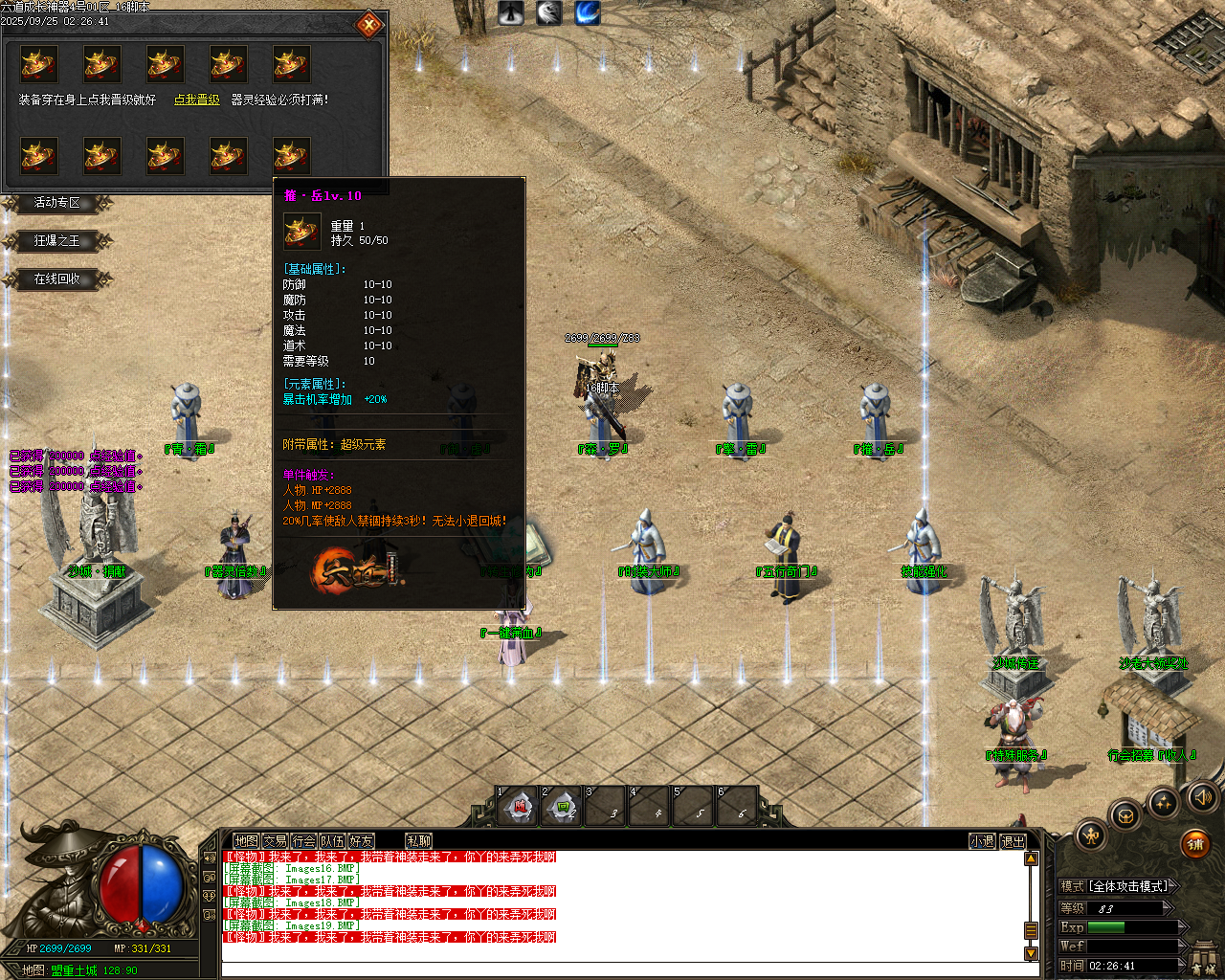Click a treasure chest icon in the promotion panel

pos(38,62)
